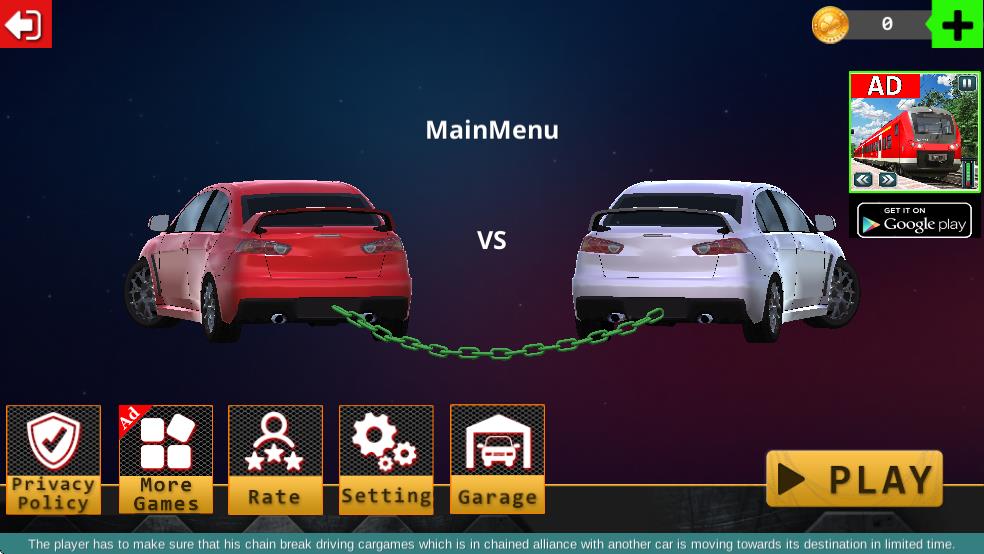Open the Get it on Google Play badge

[914, 219]
